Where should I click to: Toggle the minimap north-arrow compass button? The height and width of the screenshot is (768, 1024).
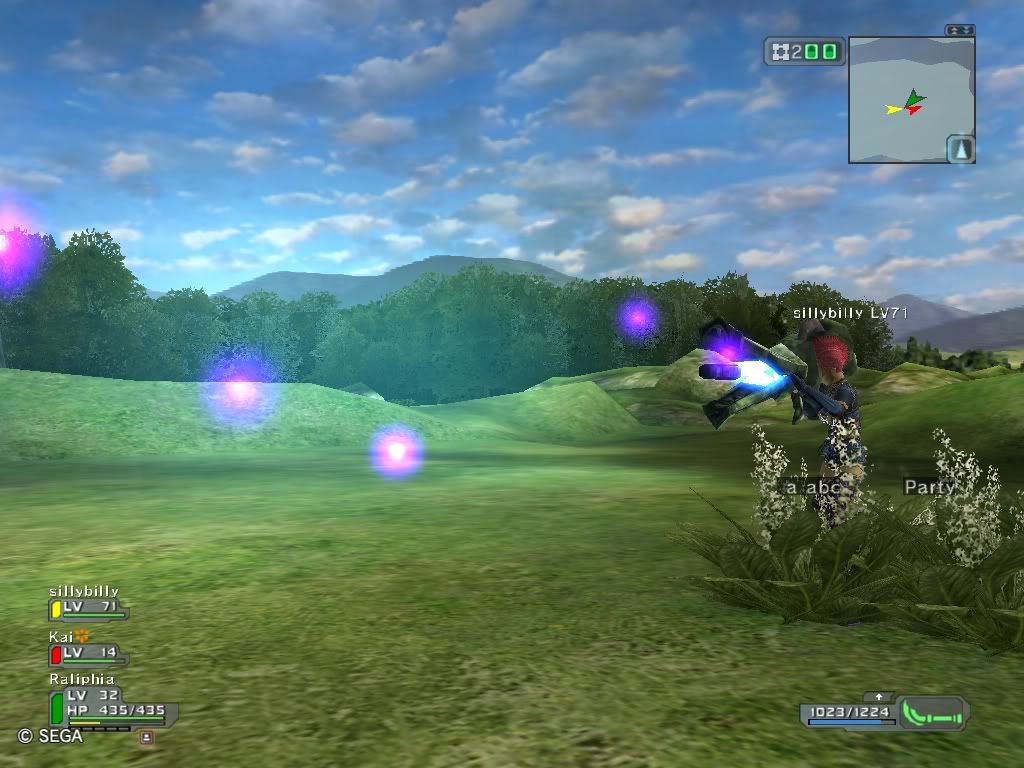tap(960, 149)
